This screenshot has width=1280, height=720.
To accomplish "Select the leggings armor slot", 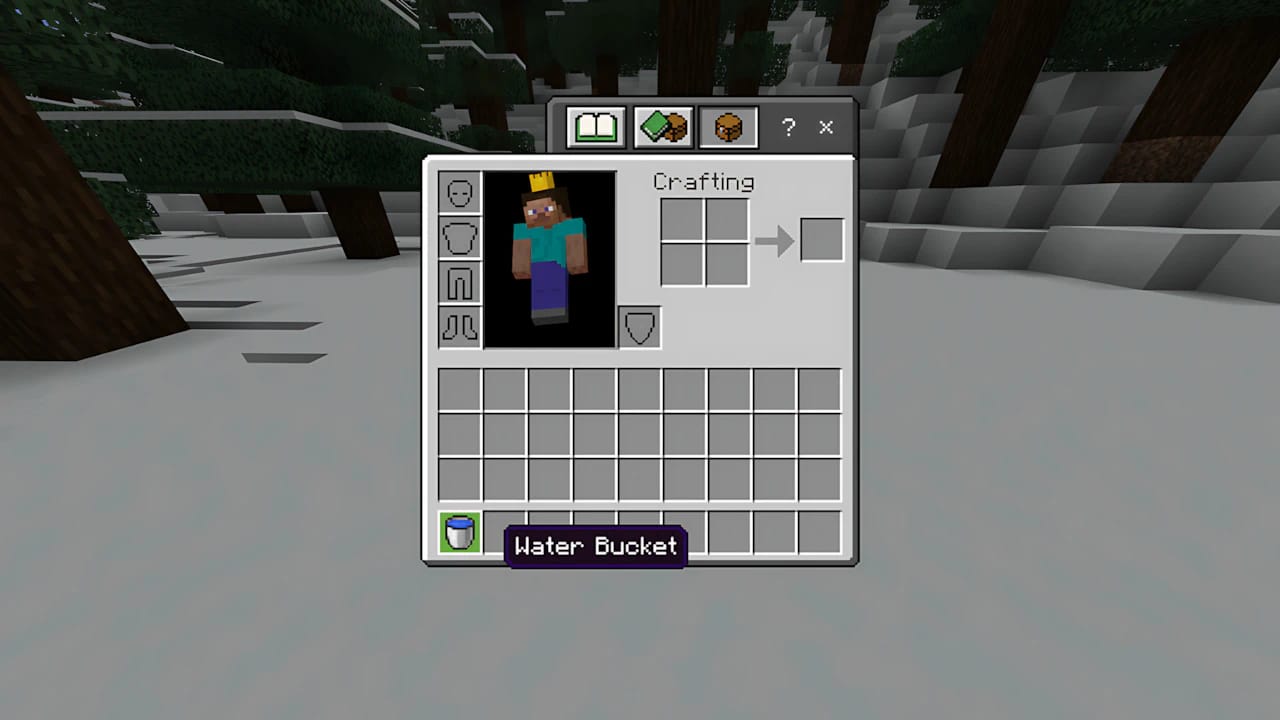I will pos(459,282).
